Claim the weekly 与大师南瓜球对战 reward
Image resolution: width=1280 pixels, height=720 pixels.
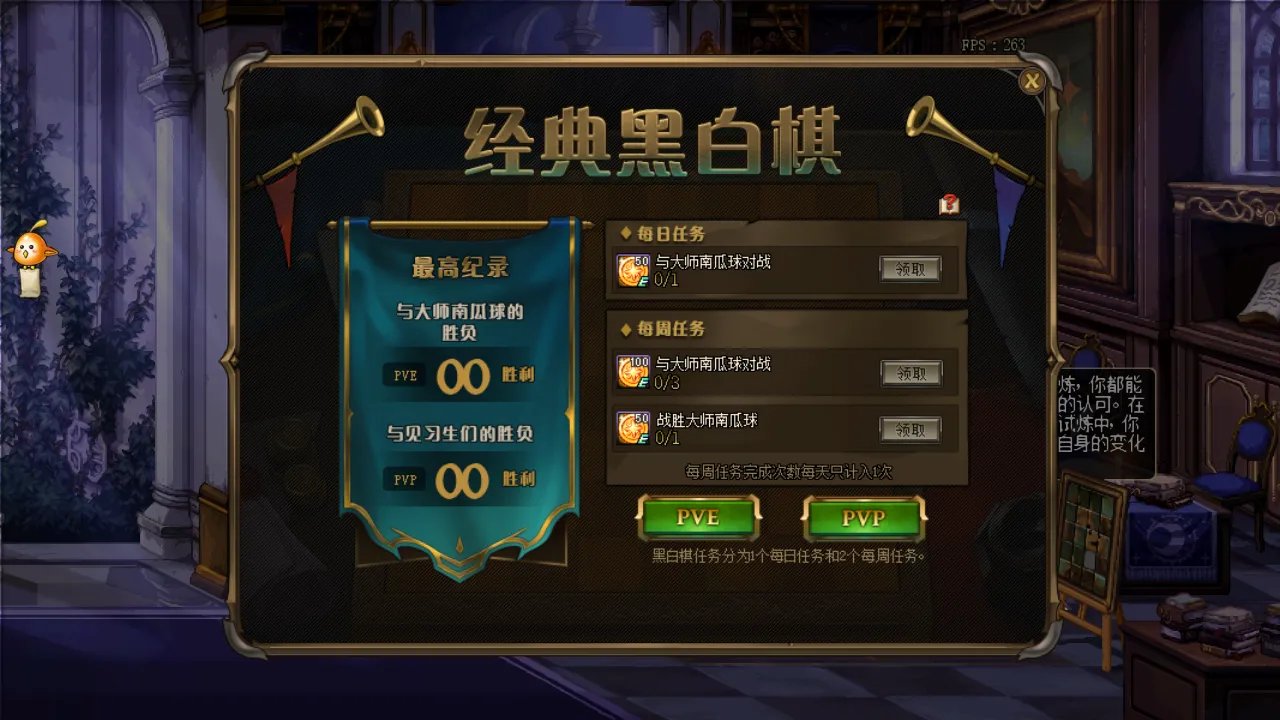coord(911,372)
